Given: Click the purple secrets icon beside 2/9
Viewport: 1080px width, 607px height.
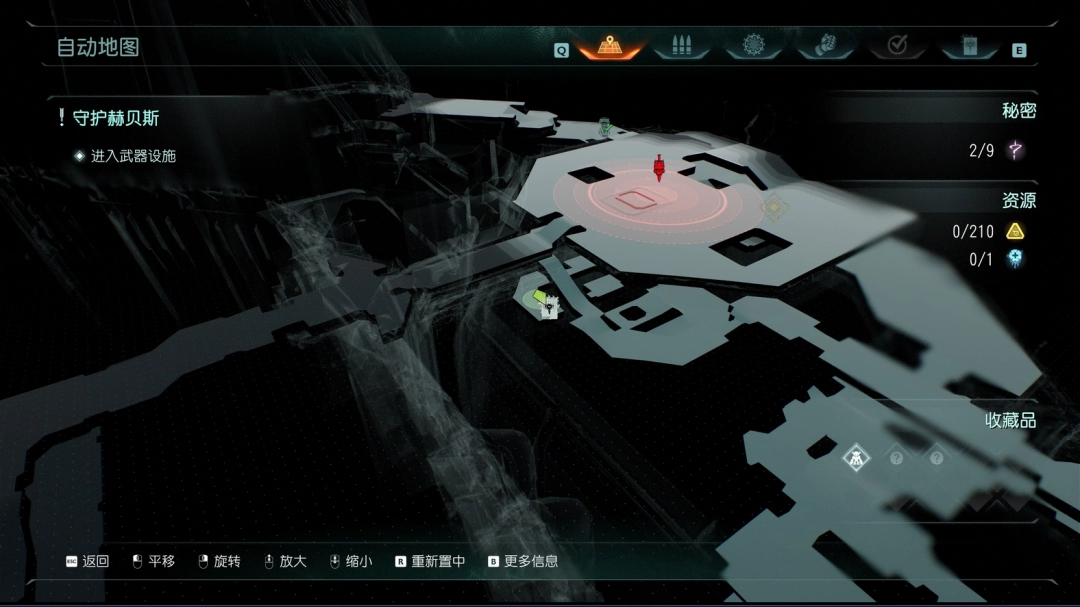Looking at the screenshot, I should tap(1015, 151).
